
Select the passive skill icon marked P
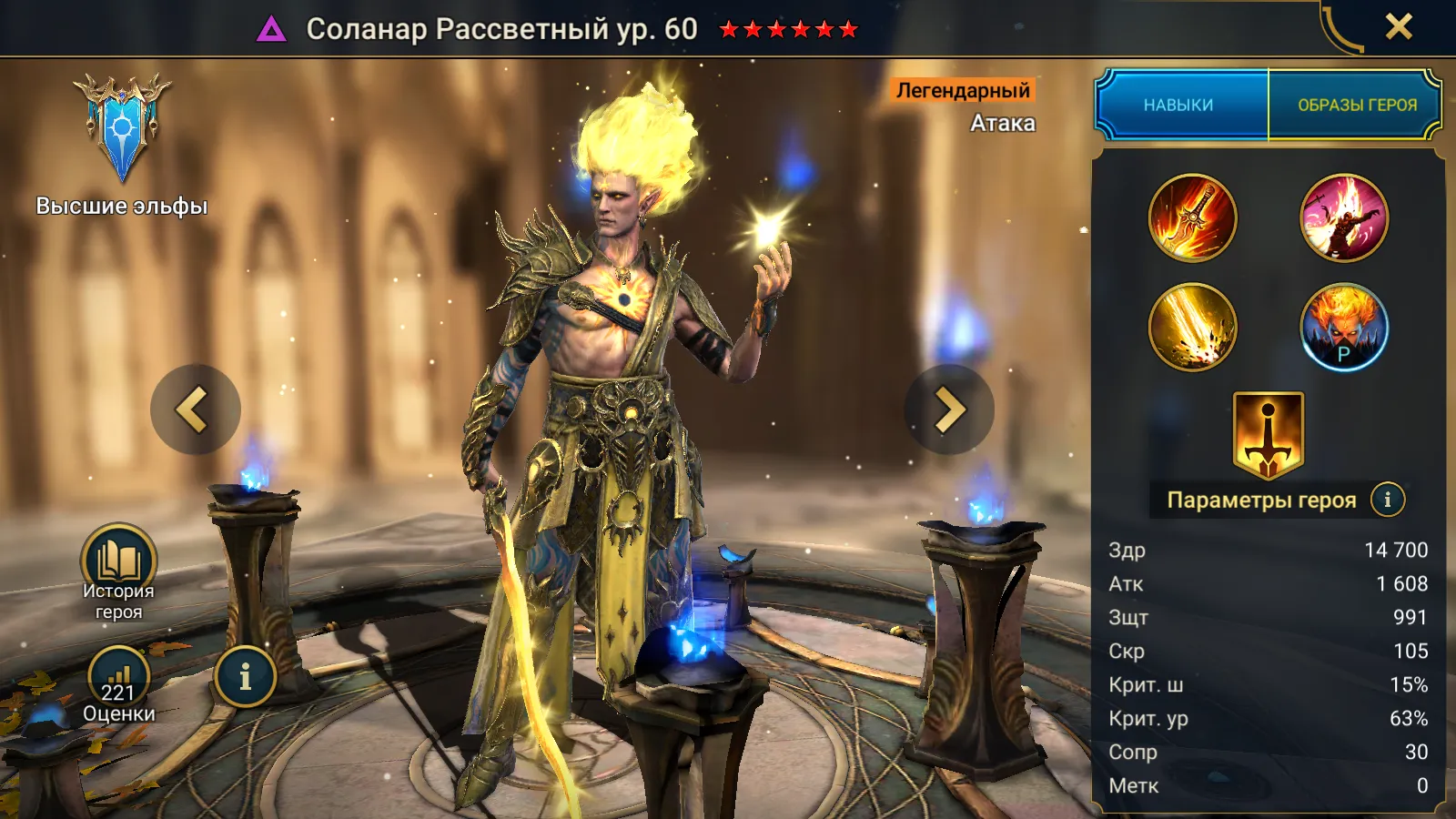click(1344, 327)
